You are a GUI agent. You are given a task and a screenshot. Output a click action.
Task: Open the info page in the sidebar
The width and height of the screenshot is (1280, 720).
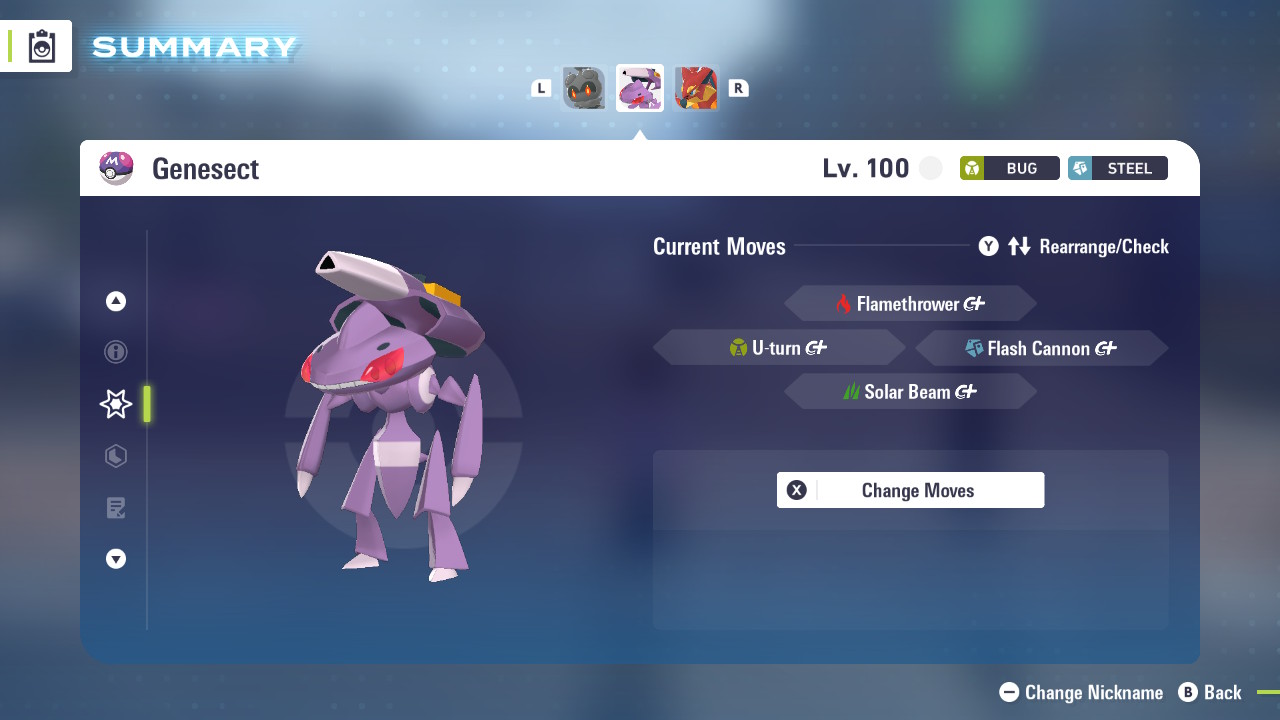point(115,352)
